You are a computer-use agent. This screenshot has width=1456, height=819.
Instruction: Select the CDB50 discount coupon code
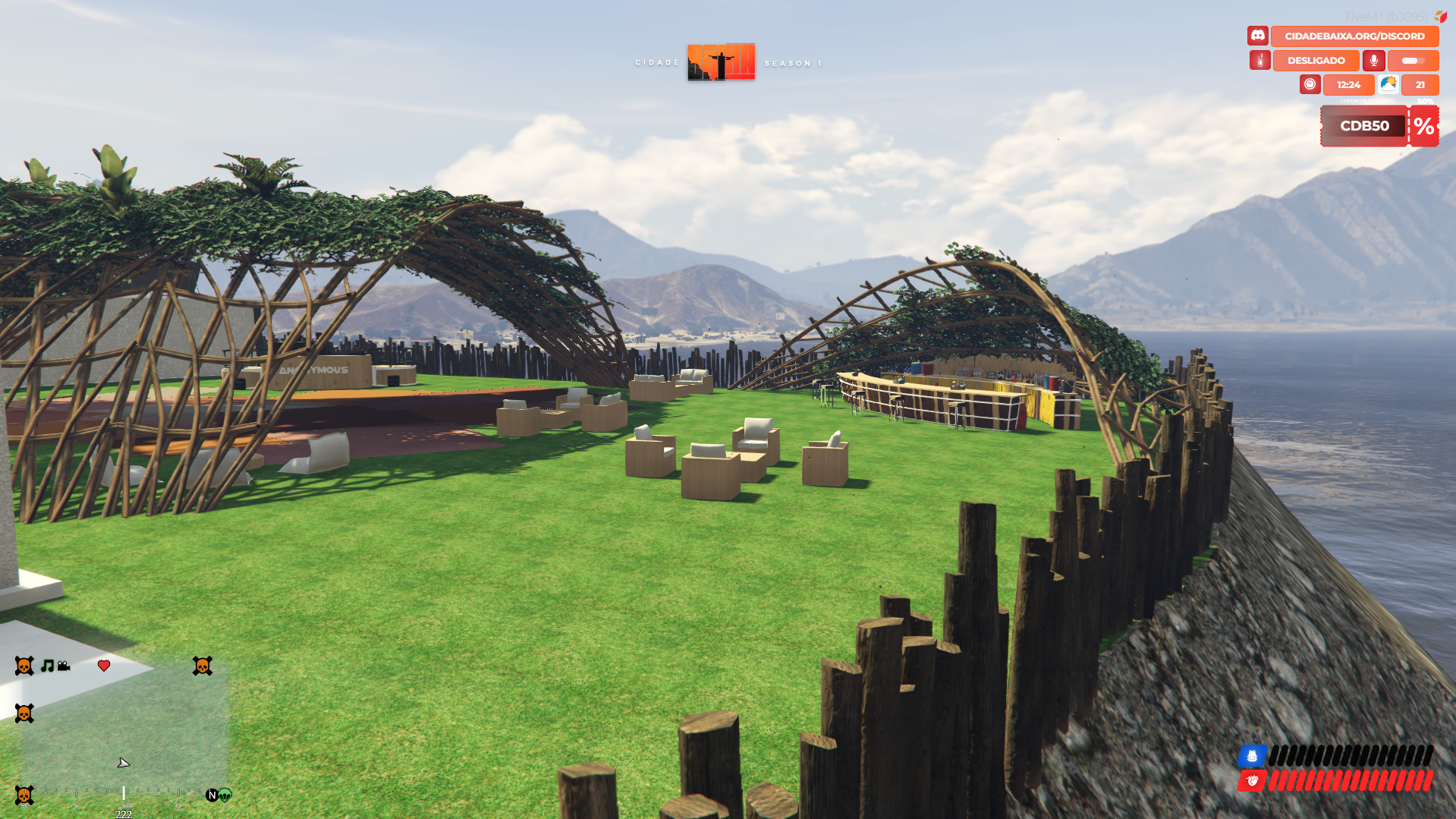[x=1363, y=126]
